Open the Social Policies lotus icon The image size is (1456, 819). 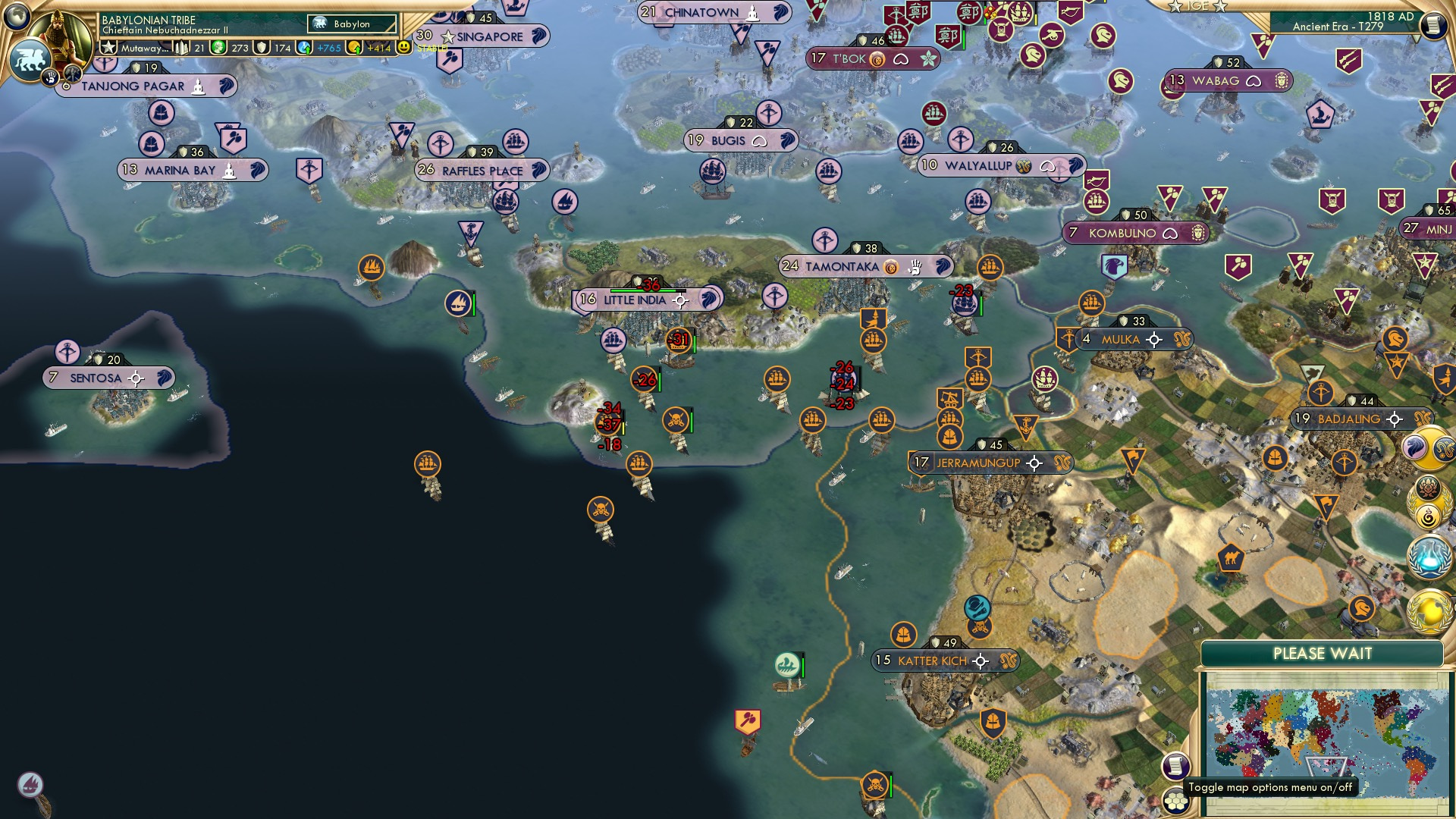[x=1429, y=488]
